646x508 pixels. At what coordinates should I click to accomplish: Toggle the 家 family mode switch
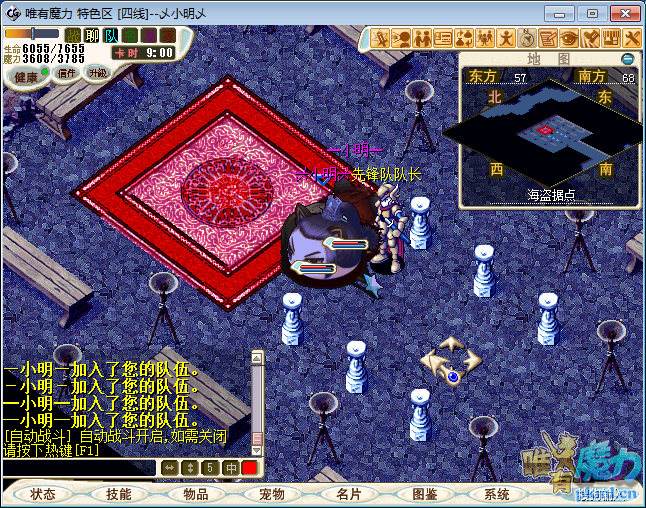(x=166, y=35)
